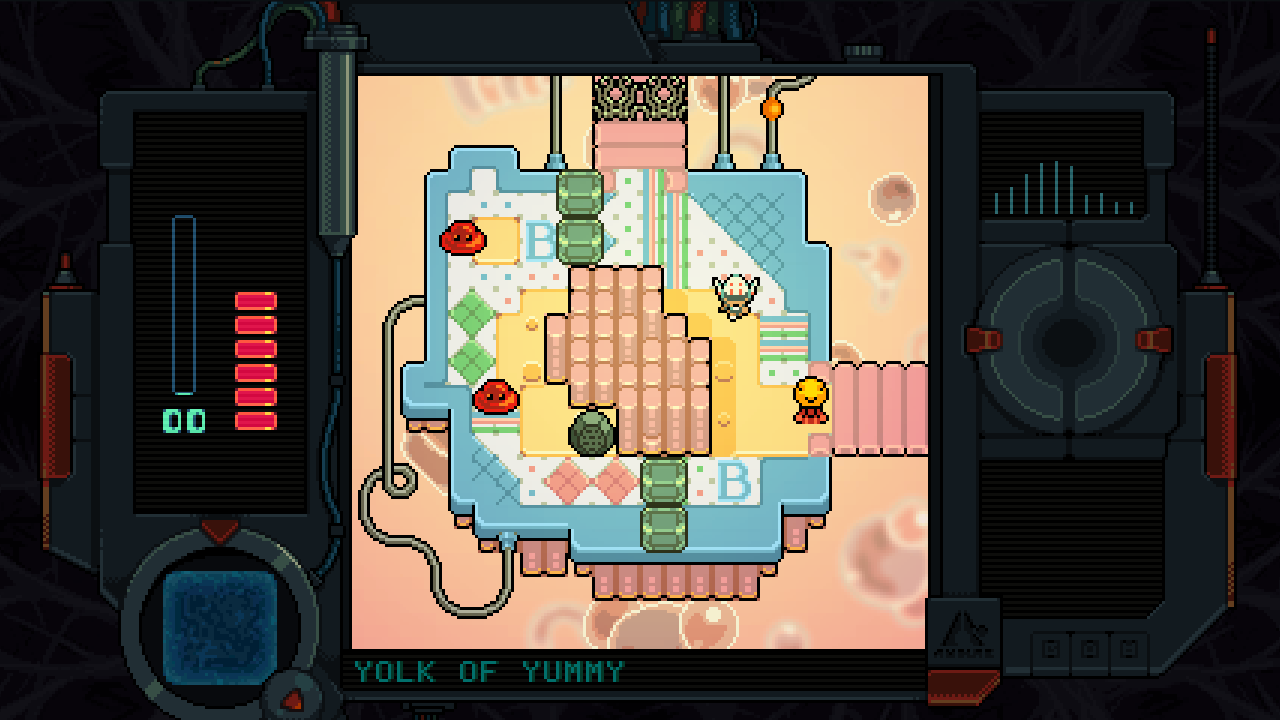The image size is (1280, 720).
Task: Click the lower letter B floor marker
Action: coord(736,481)
